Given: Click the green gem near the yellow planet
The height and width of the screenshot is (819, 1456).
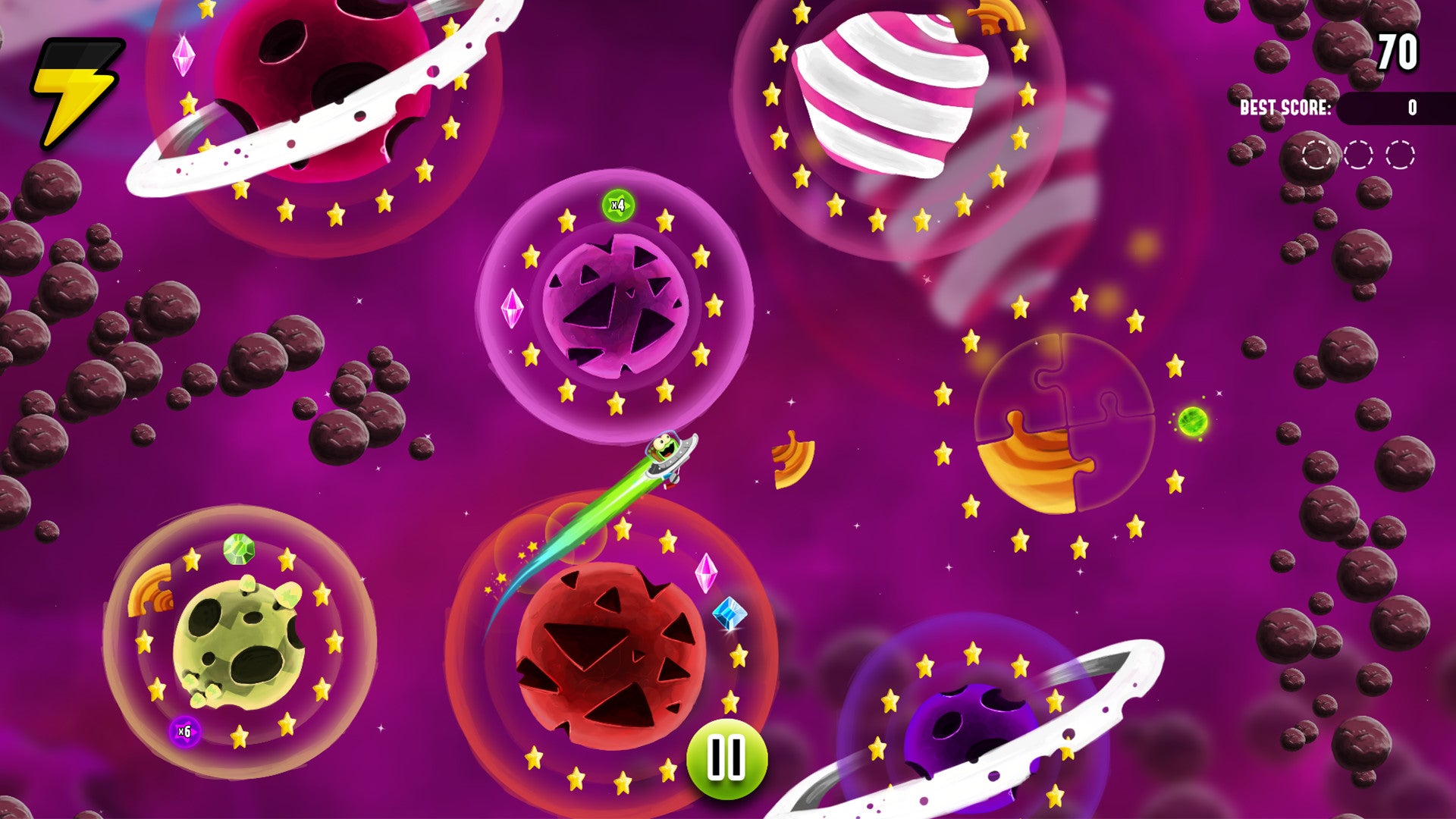Looking at the screenshot, I should click(x=237, y=548).
